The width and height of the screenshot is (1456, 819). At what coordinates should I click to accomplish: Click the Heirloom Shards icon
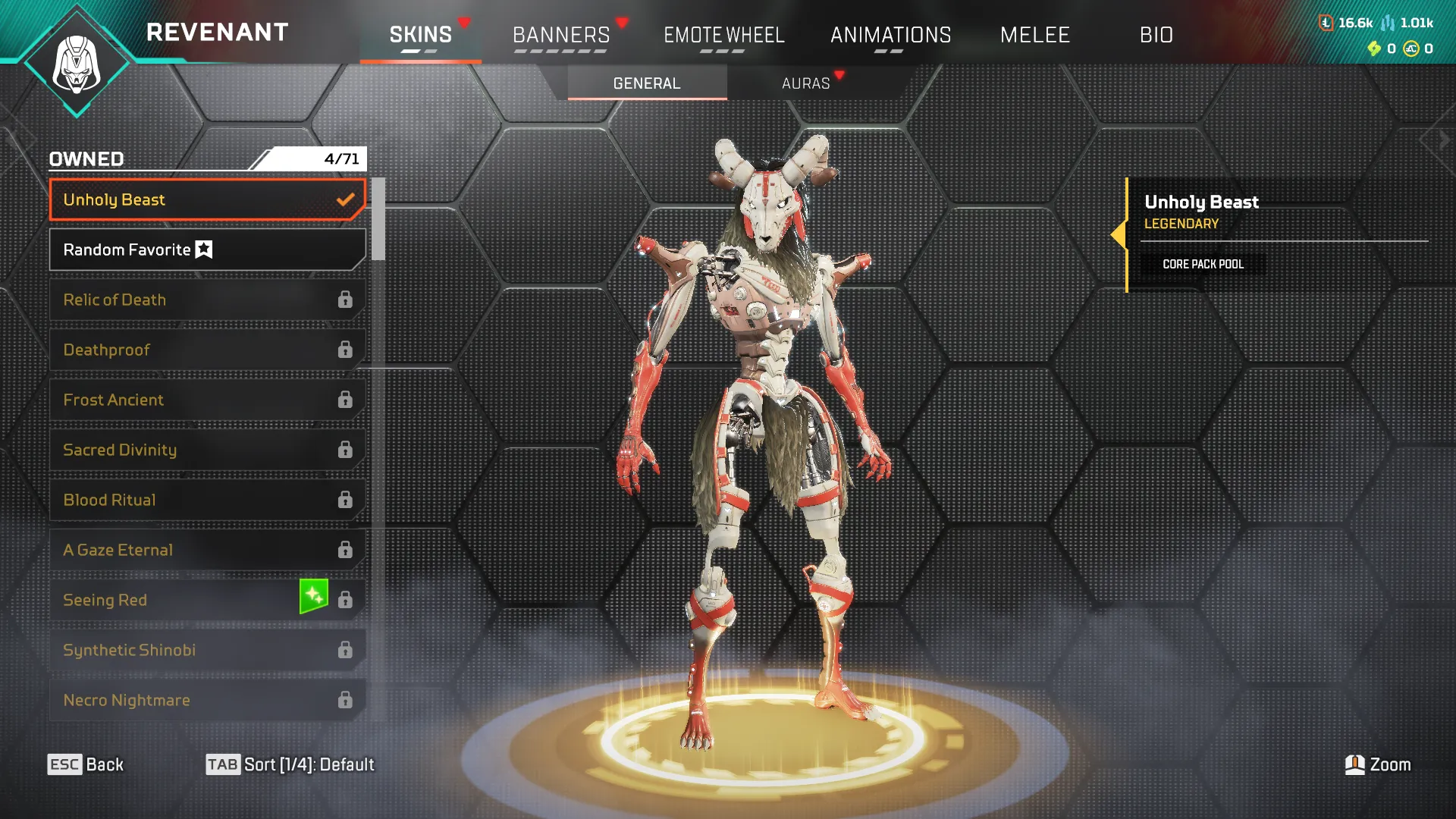(1374, 47)
